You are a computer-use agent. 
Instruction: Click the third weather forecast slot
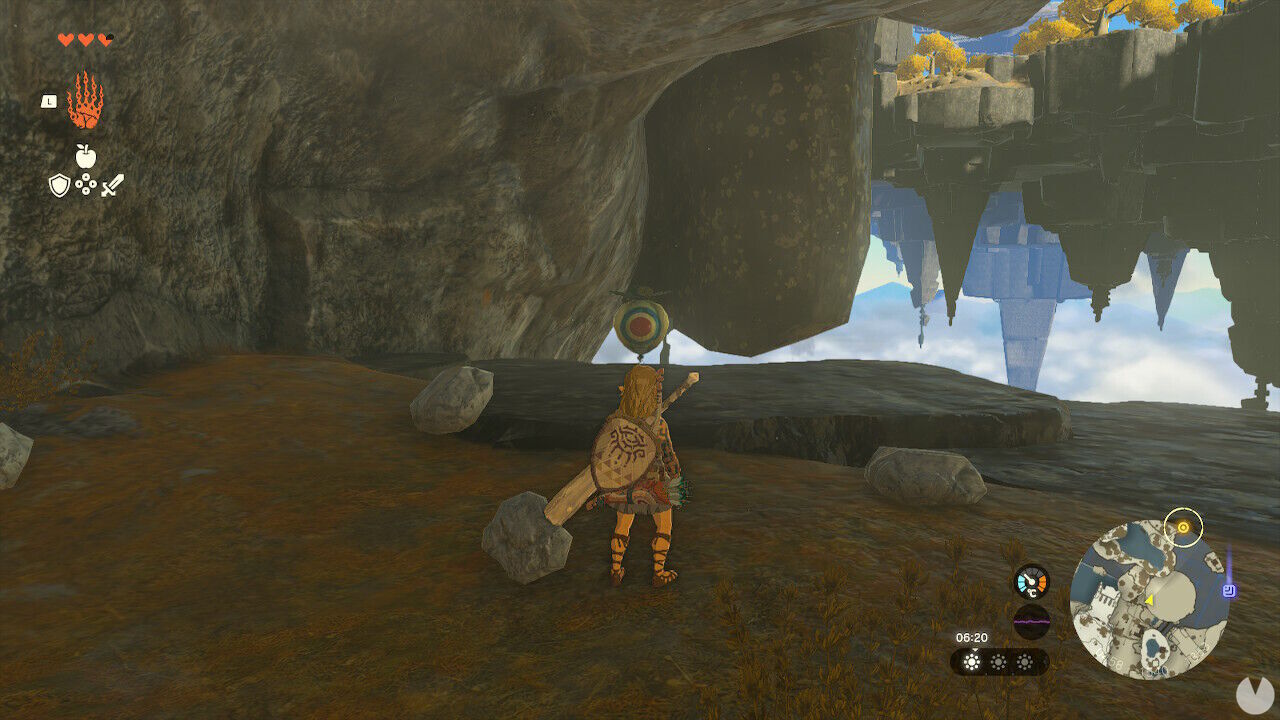(1025, 661)
